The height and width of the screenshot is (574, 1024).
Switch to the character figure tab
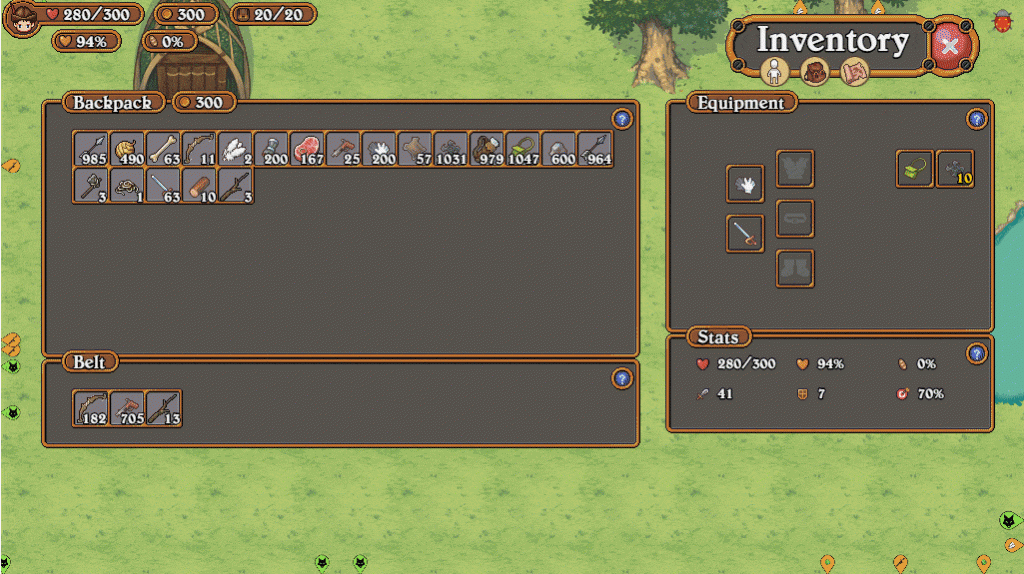click(x=775, y=72)
